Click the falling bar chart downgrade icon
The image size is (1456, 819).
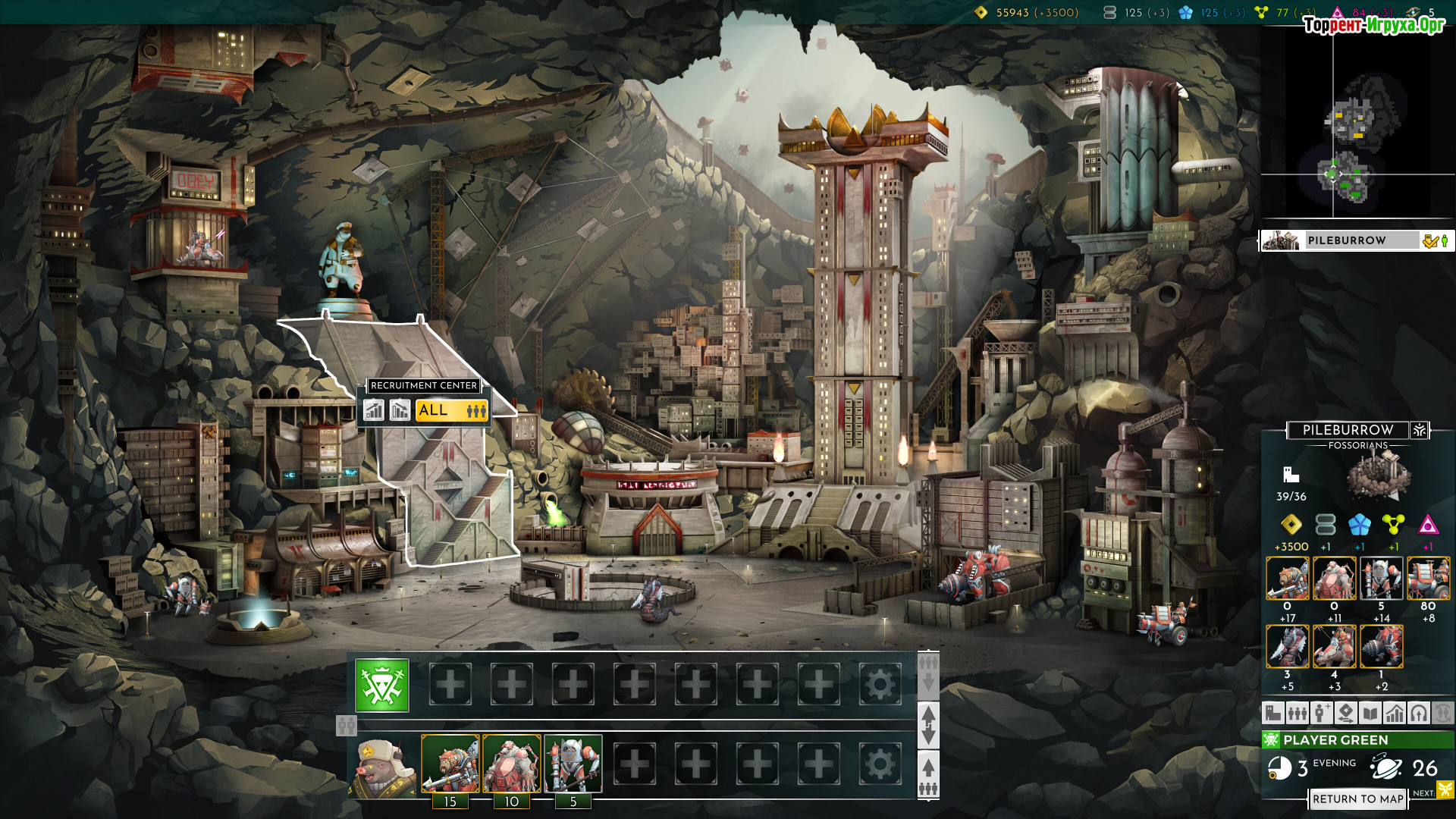tap(400, 410)
